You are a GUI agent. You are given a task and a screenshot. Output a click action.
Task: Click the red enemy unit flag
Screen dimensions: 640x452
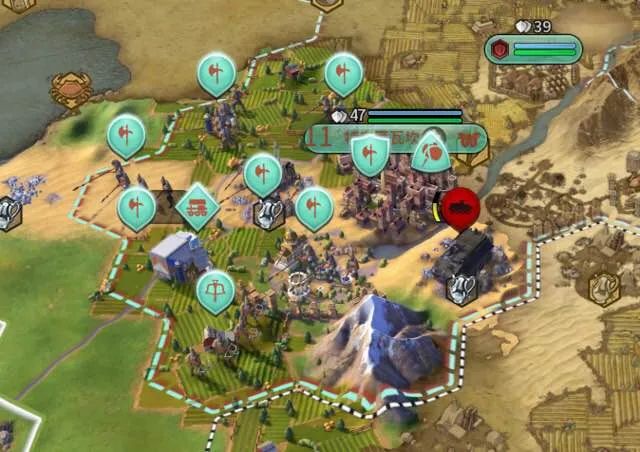click(x=461, y=207)
